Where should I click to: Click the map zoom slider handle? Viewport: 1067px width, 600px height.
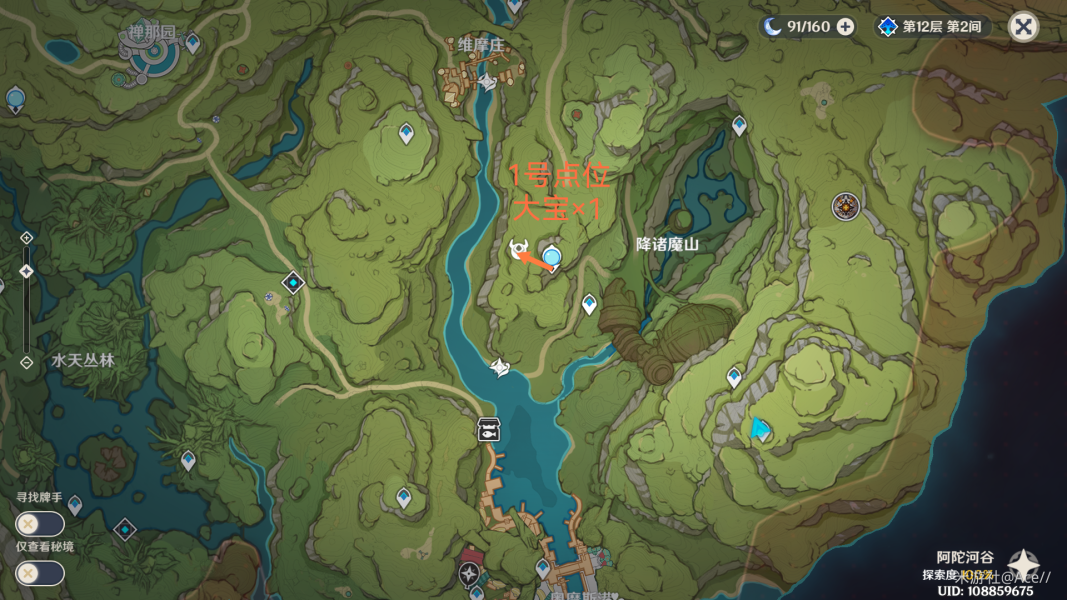pyautogui.click(x=27, y=271)
